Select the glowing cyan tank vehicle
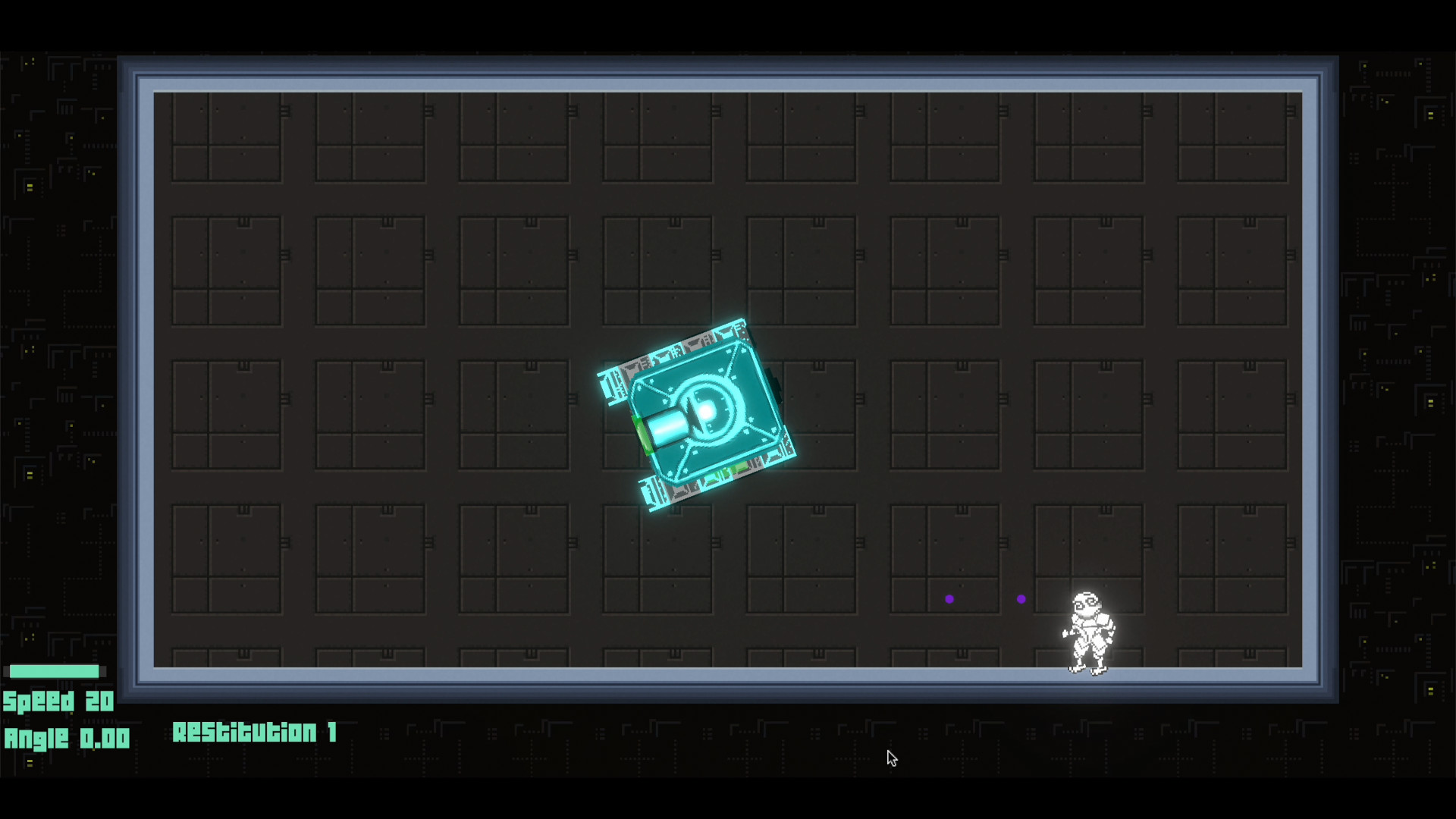The width and height of the screenshot is (1456, 819). [698, 413]
